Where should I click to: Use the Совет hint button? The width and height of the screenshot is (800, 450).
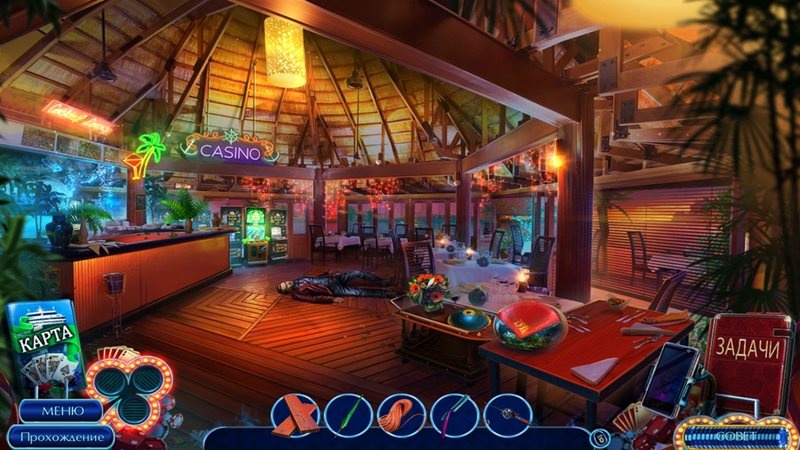coord(733,437)
